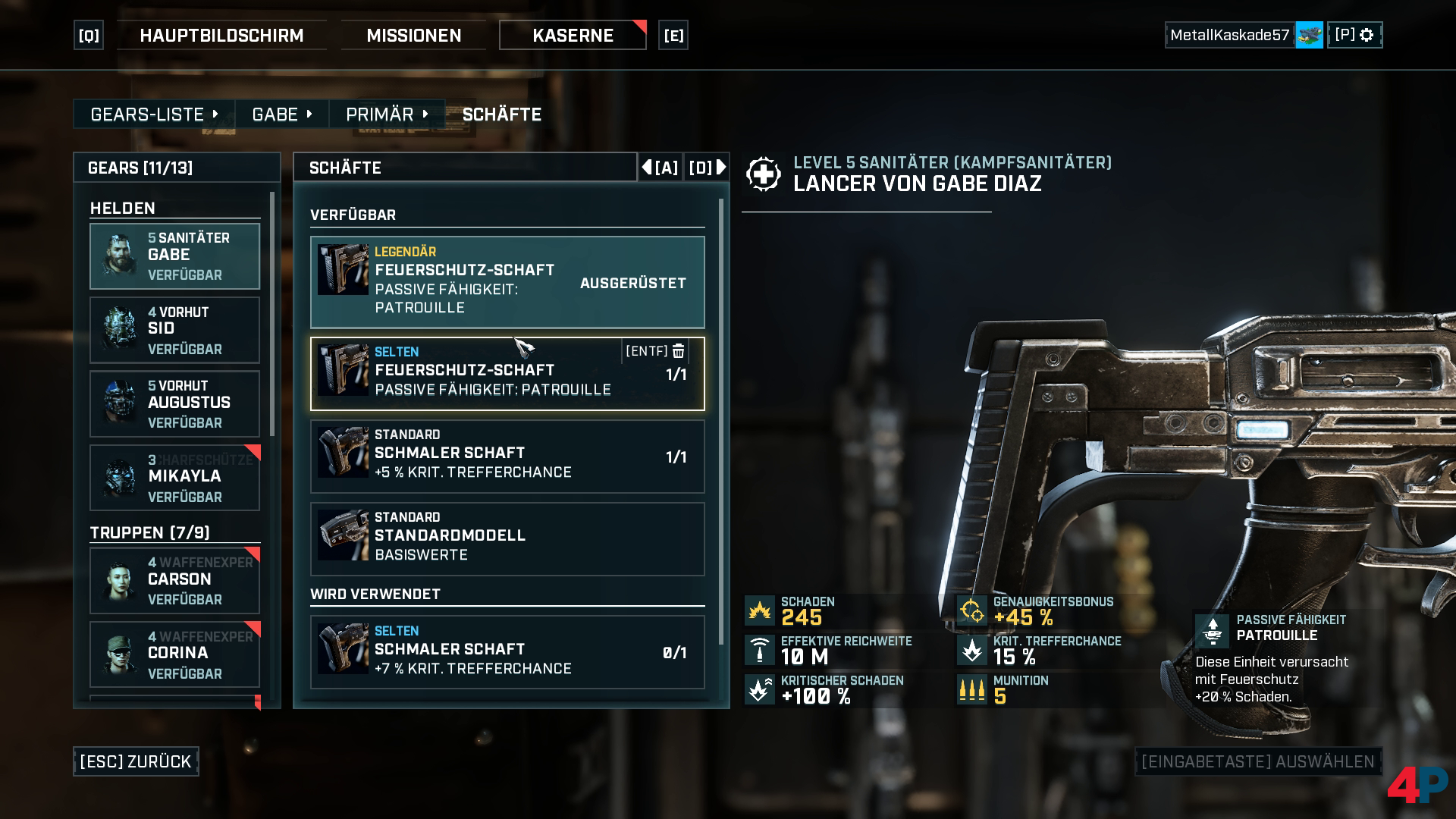Select the Kaserne tab
The height and width of the screenshot is (819, 1456).
pyautogui.click(x=573, y=36)
